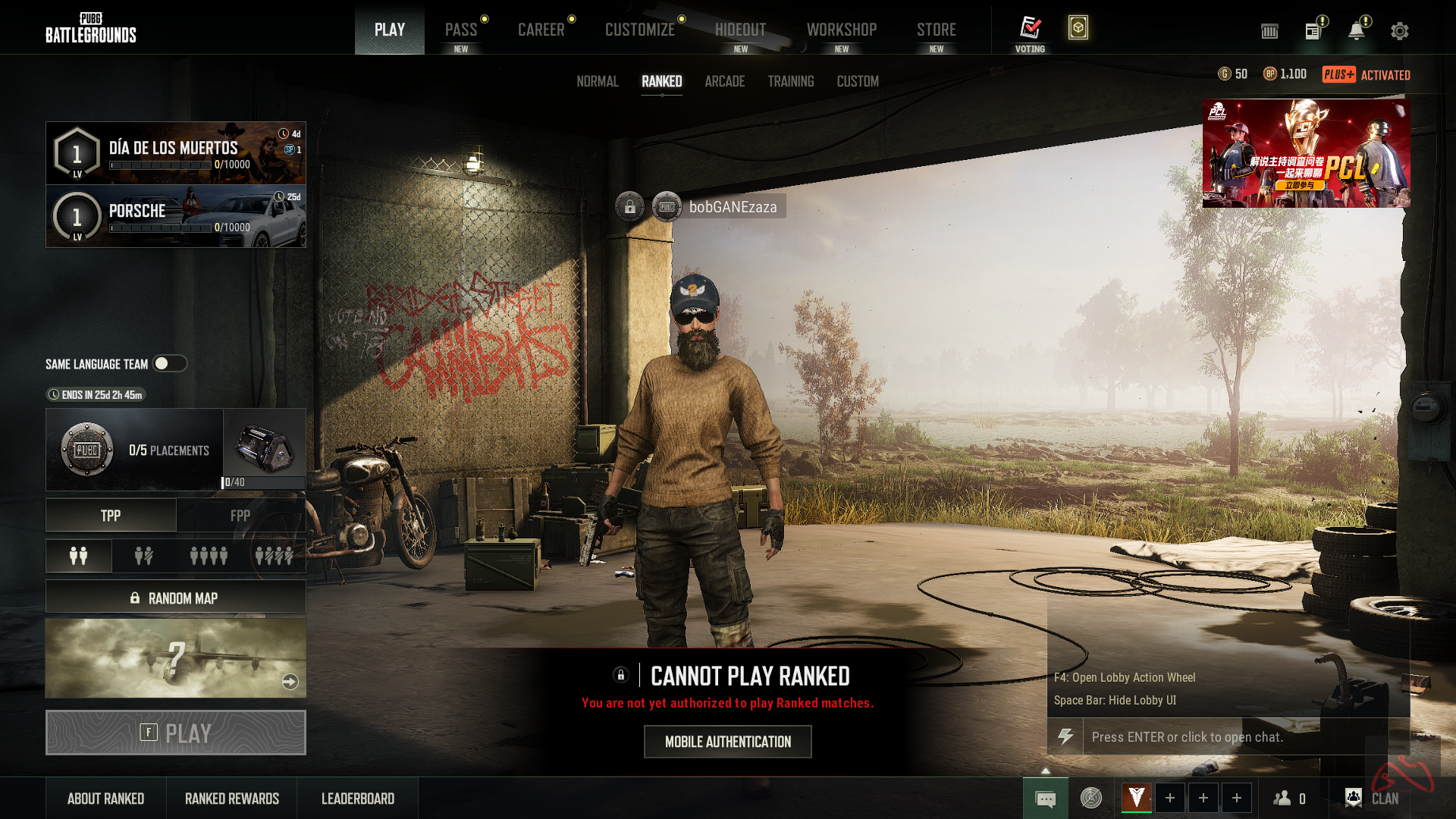Click the map cycle arrow on the plane thumbnail
The width and height of the screenshot is (1456, 819).
coord(290,682)
